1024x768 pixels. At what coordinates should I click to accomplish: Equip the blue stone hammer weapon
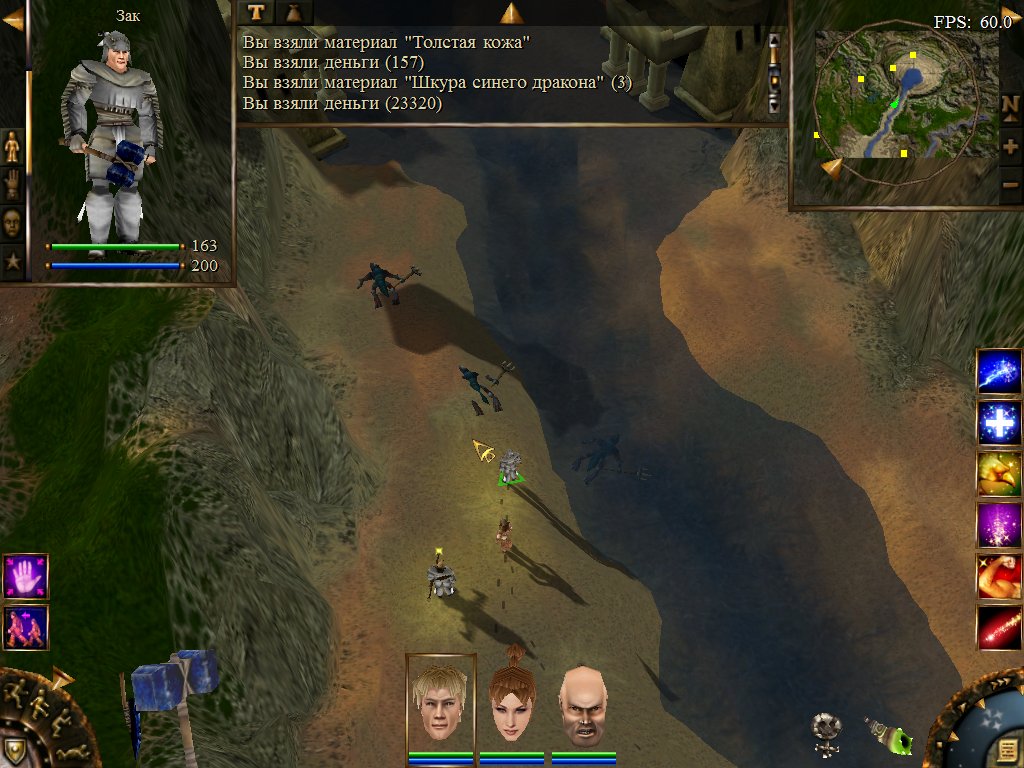pos(176,700)
